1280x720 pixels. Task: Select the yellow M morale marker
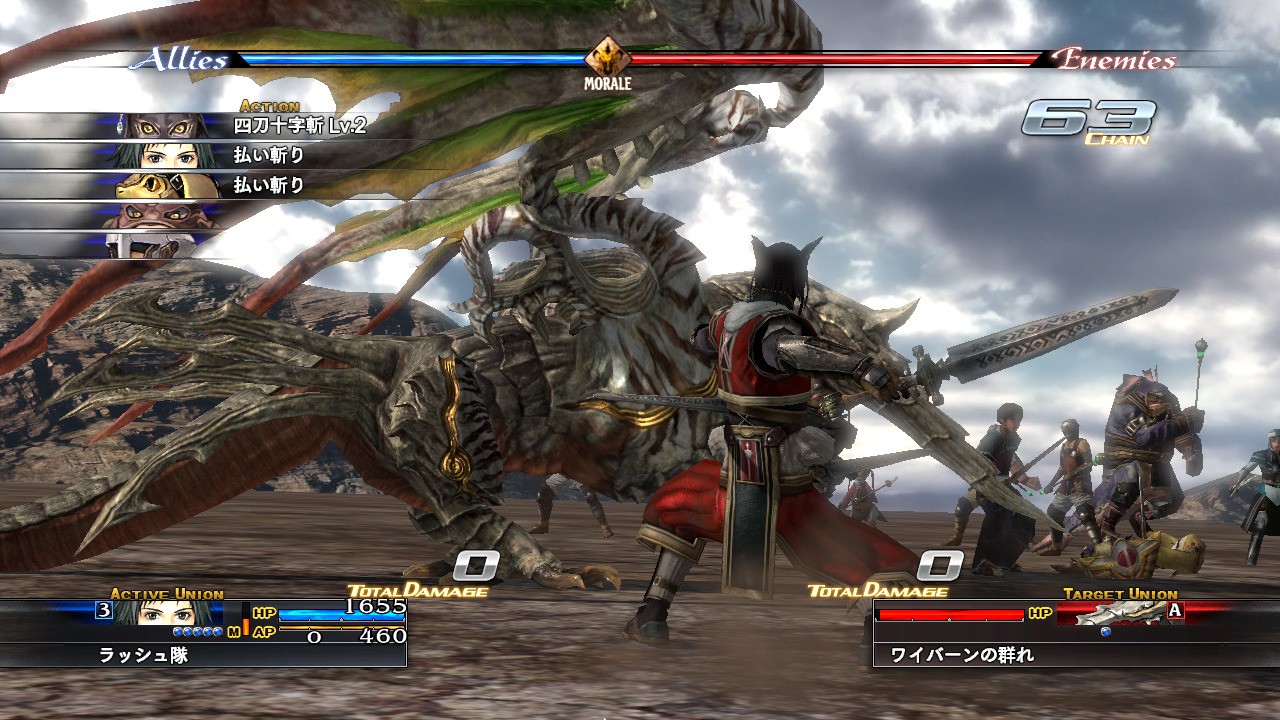[x=235, y=631]
